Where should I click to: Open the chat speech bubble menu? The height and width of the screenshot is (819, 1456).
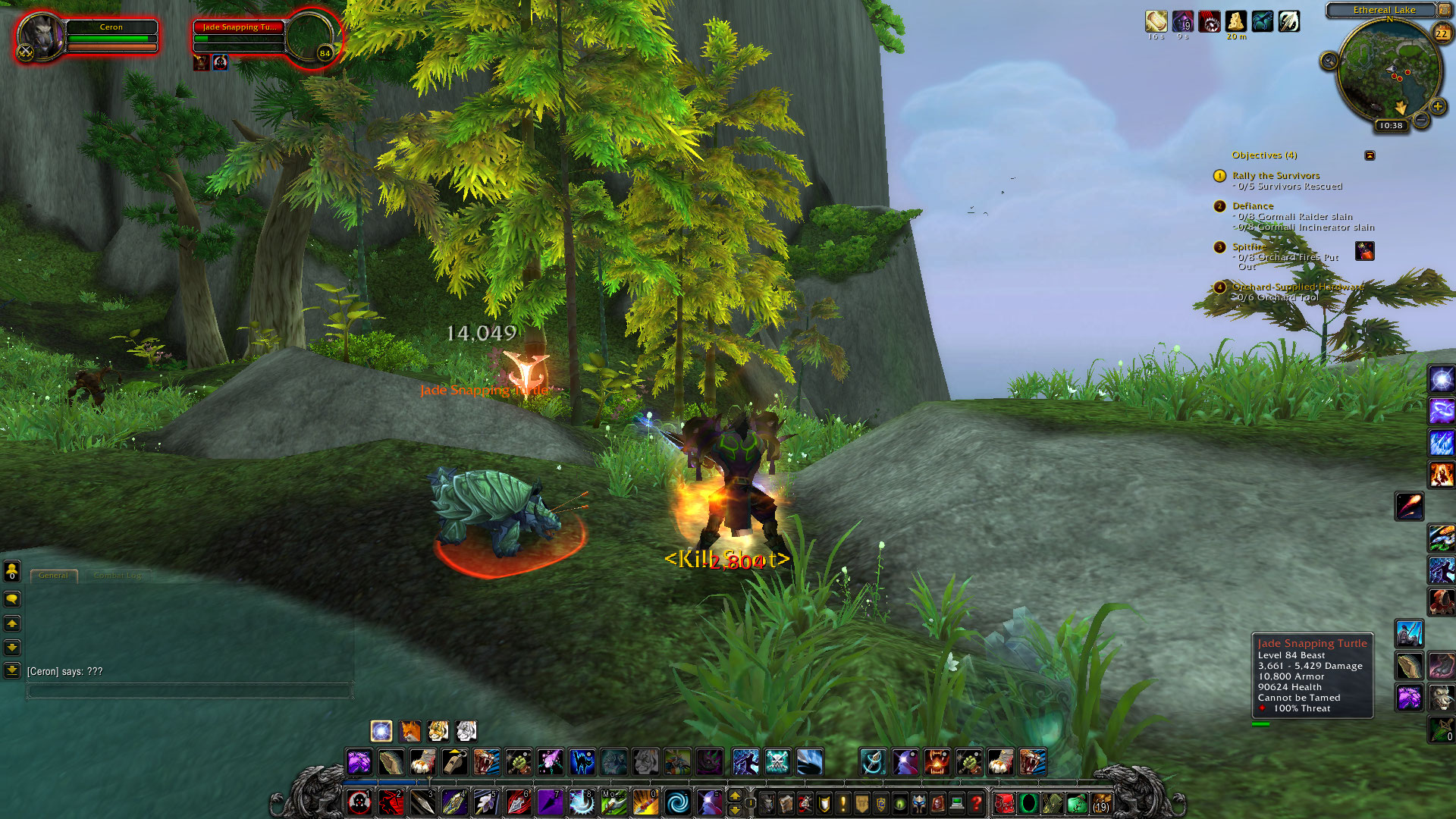point(12,599)
